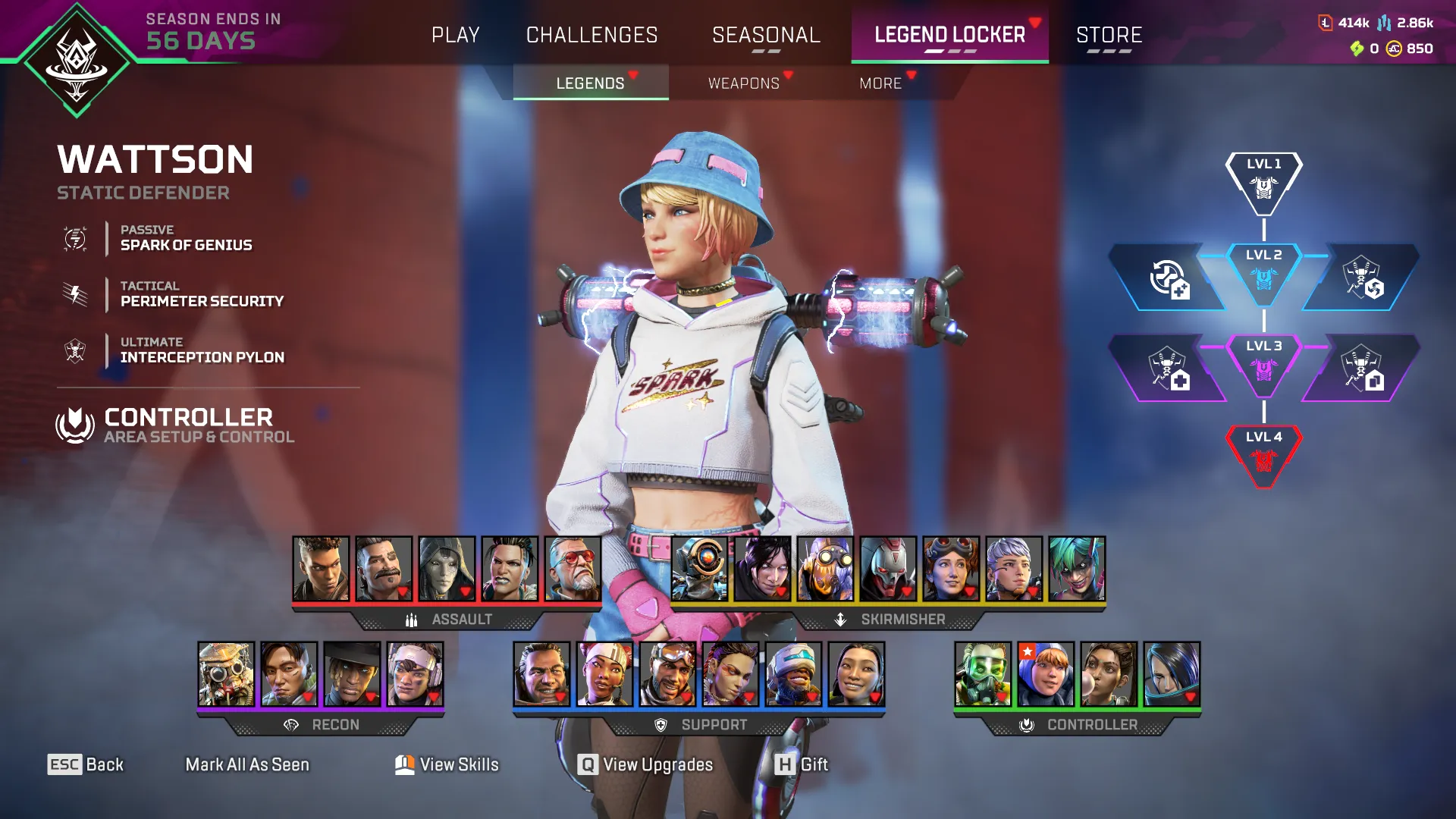
Task: Open the Play tab
Action: point(455,35)
